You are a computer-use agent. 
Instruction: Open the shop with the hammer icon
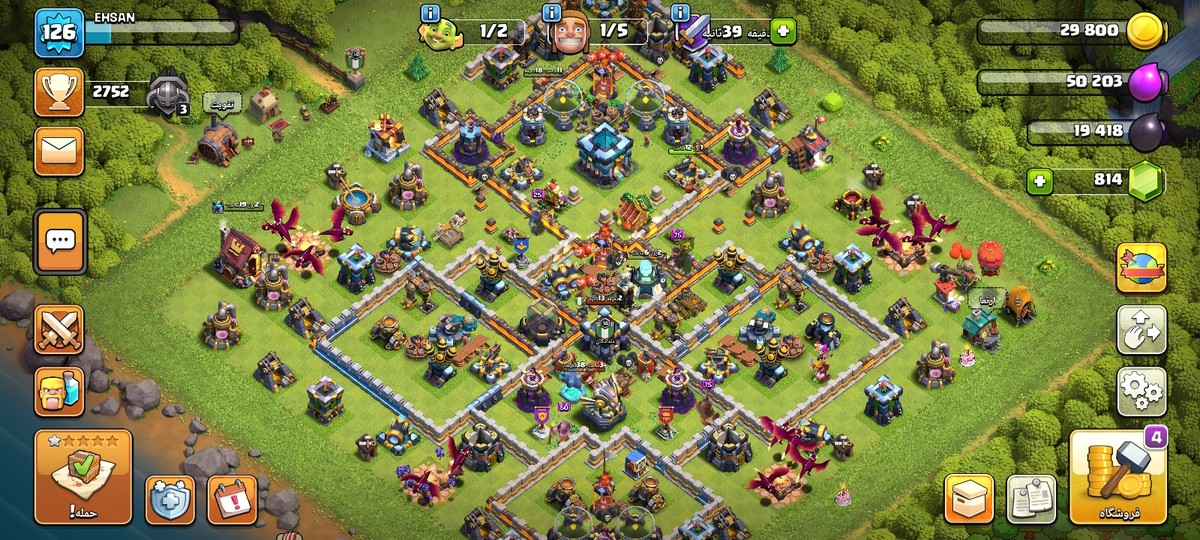(1117, 476)
